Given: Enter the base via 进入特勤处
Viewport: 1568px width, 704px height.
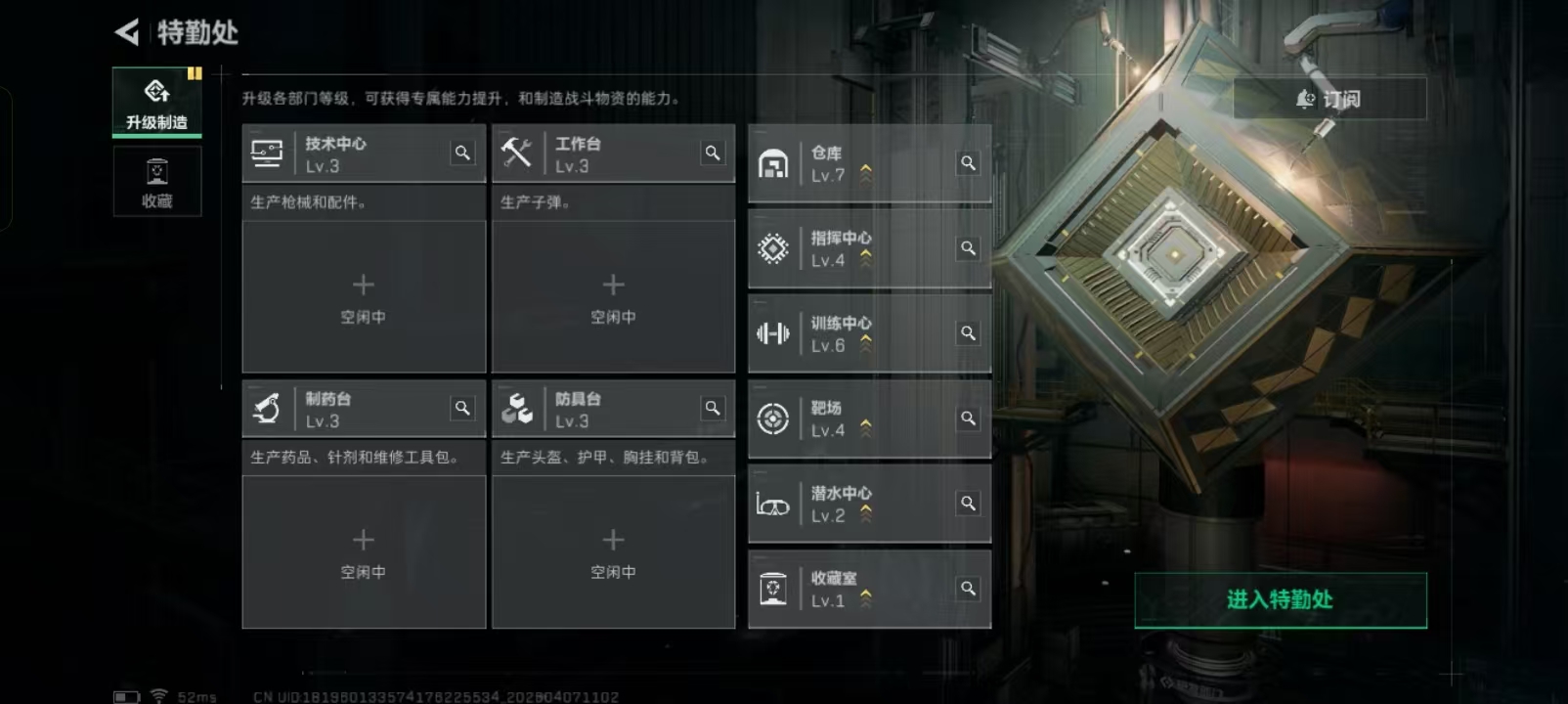Looking at the screenshot, I should 1280,599.
